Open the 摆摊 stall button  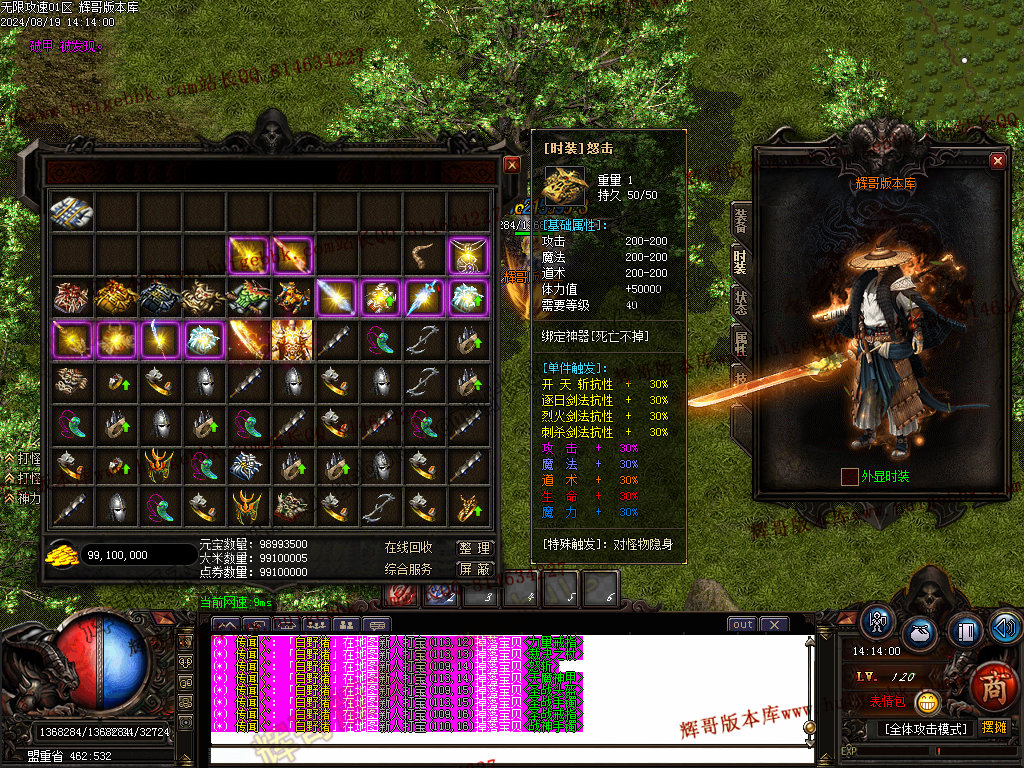coord(994,727)
